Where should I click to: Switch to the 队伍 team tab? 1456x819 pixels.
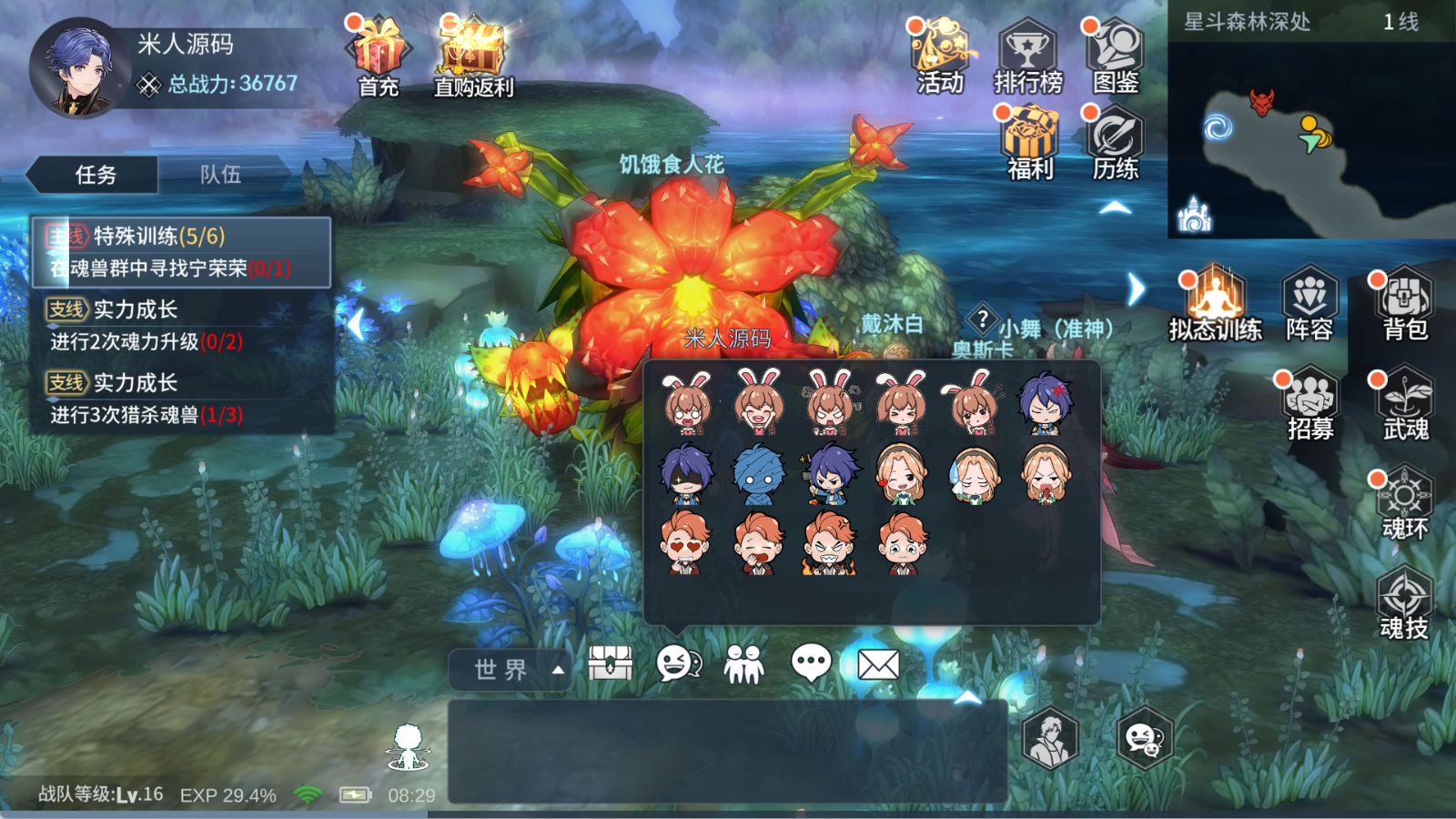point(221,175)
